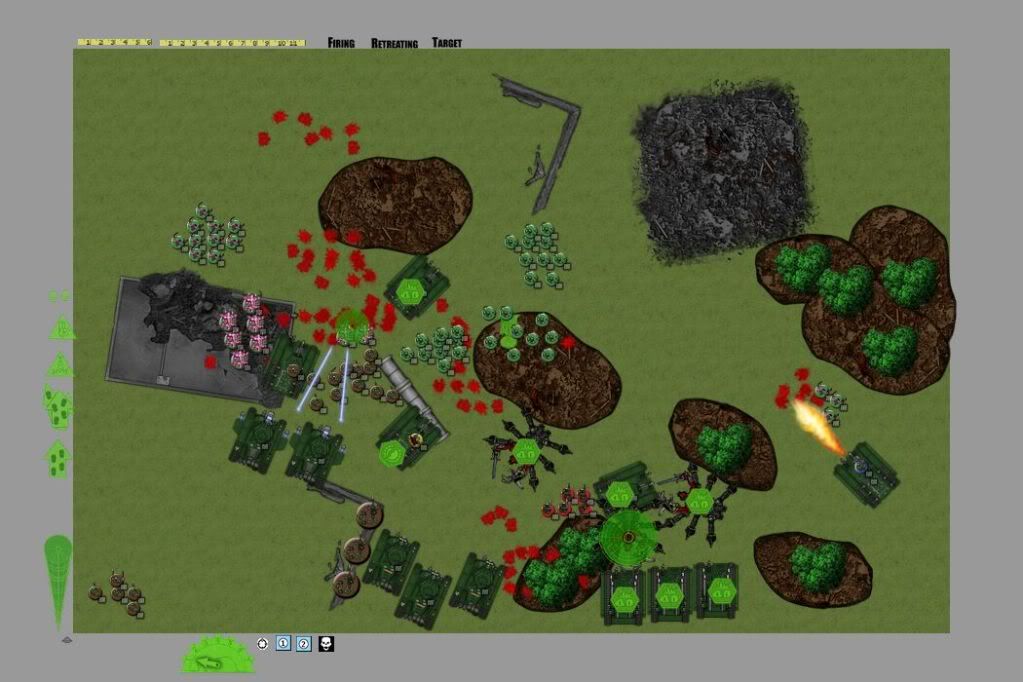Choose the Target label

(446, 43)
